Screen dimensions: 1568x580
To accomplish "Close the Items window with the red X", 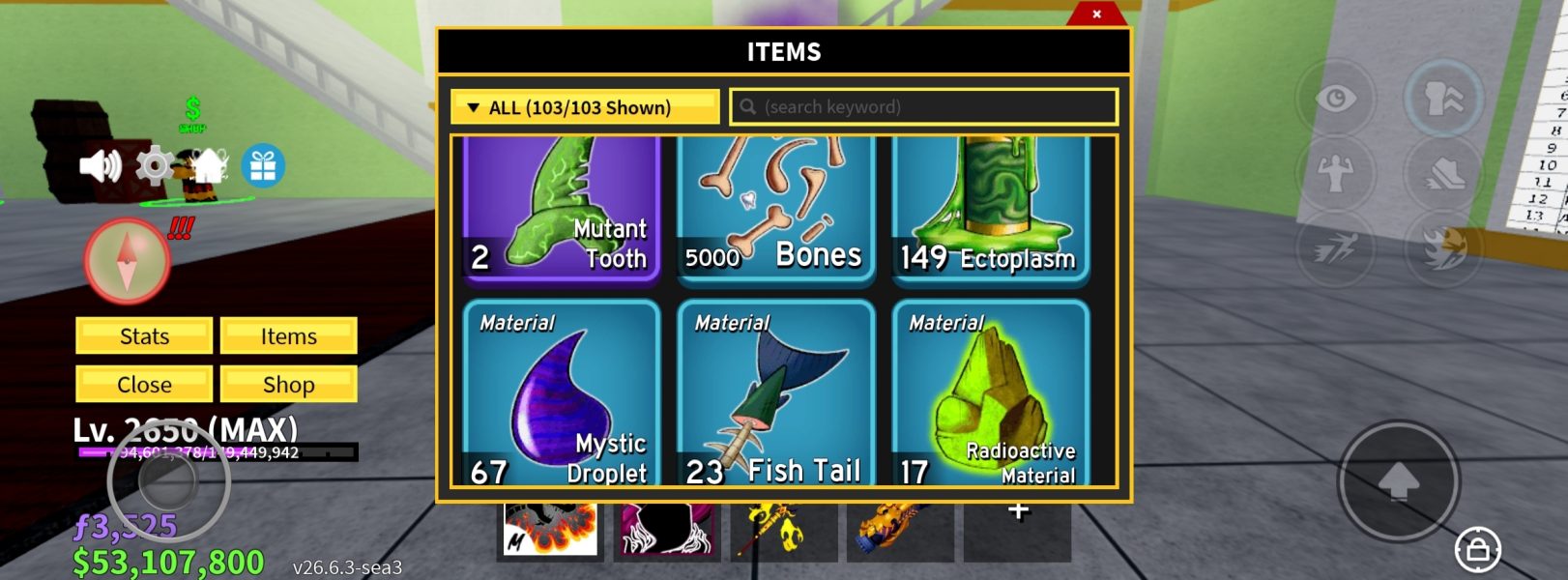I will coord(1096,14).
